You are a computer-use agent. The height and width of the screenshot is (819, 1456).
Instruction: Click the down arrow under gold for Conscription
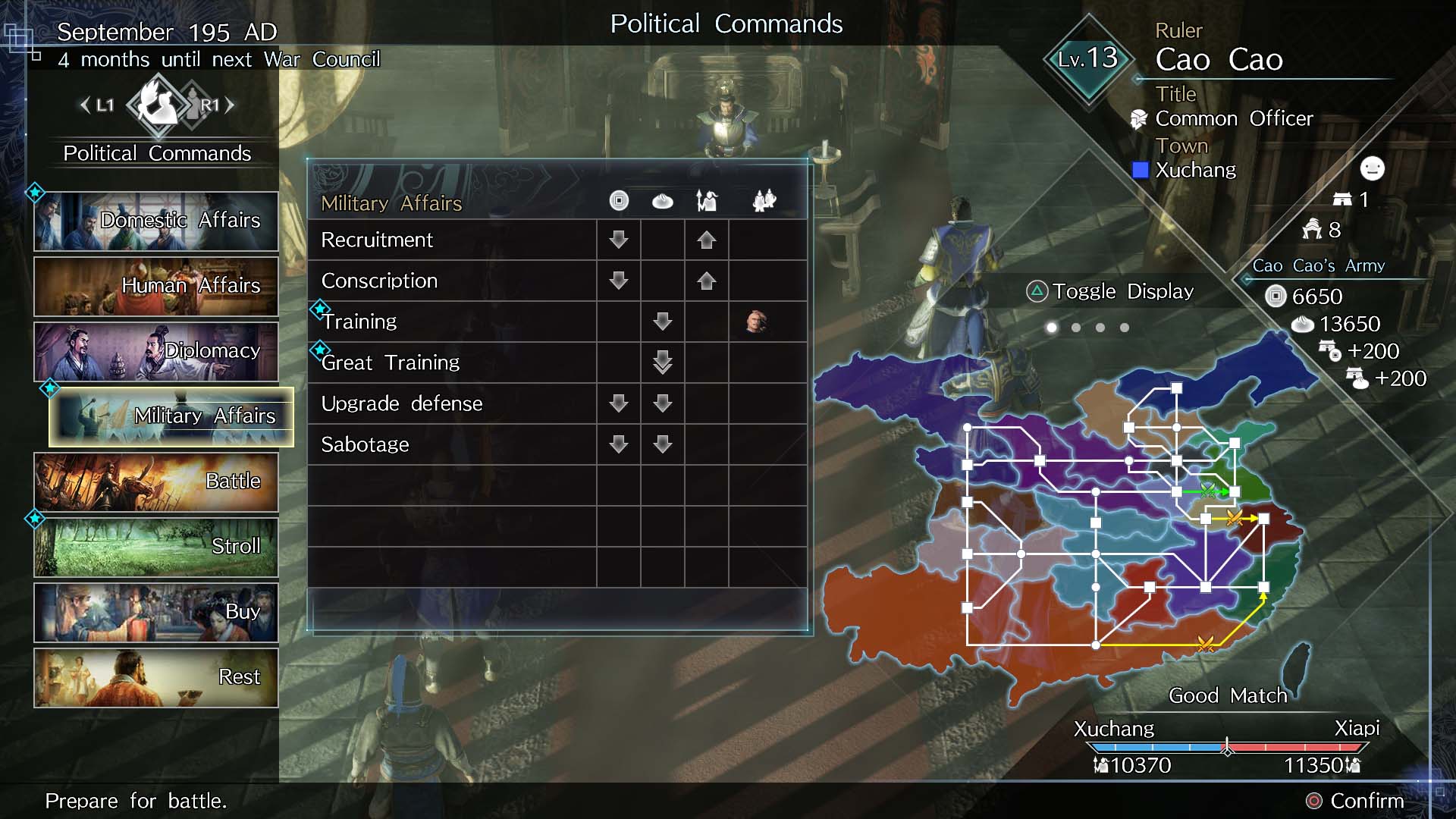pyautogui.click(x=619, y=281)
